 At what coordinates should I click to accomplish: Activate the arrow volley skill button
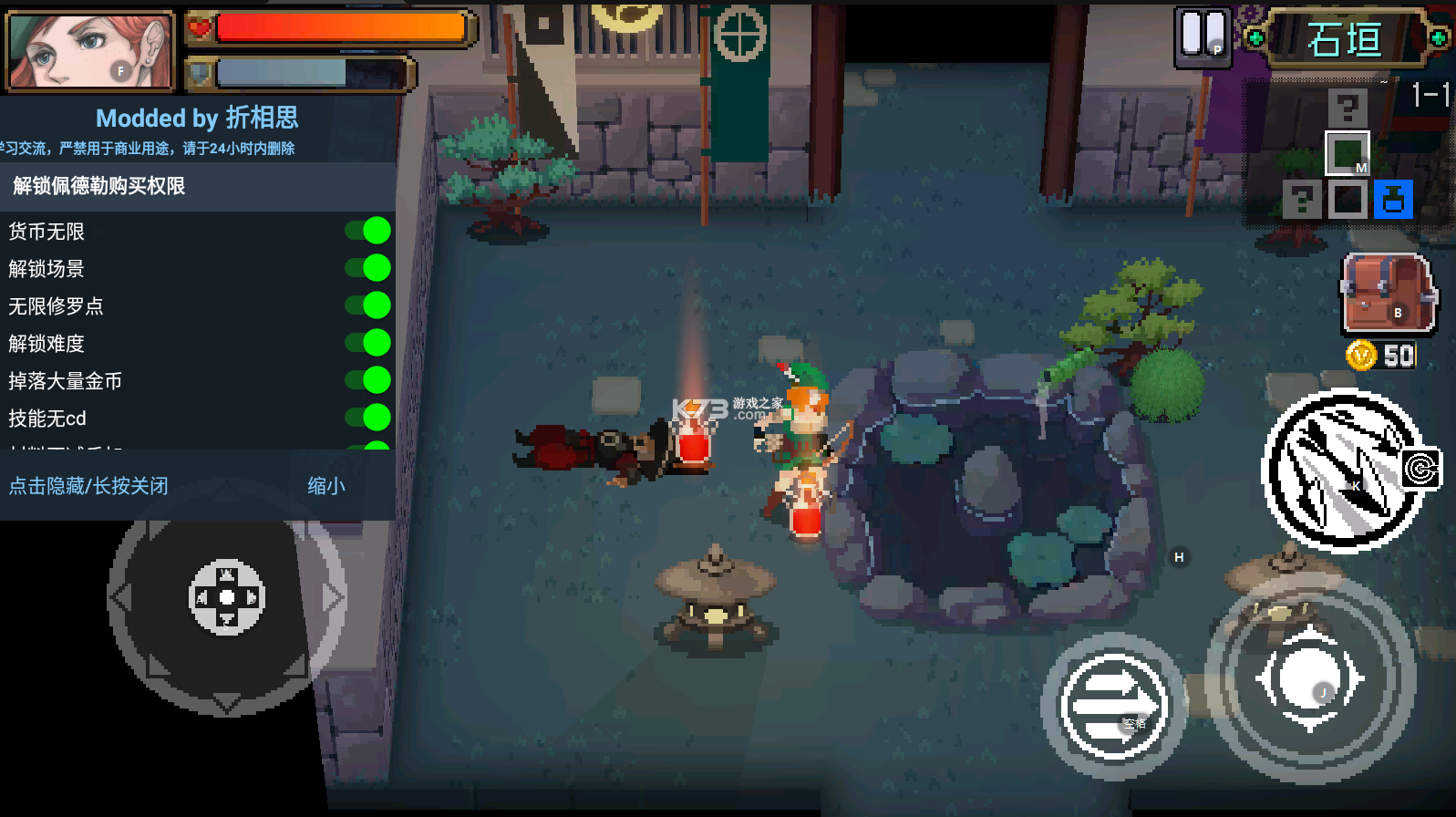click(x=1342, y=471)
